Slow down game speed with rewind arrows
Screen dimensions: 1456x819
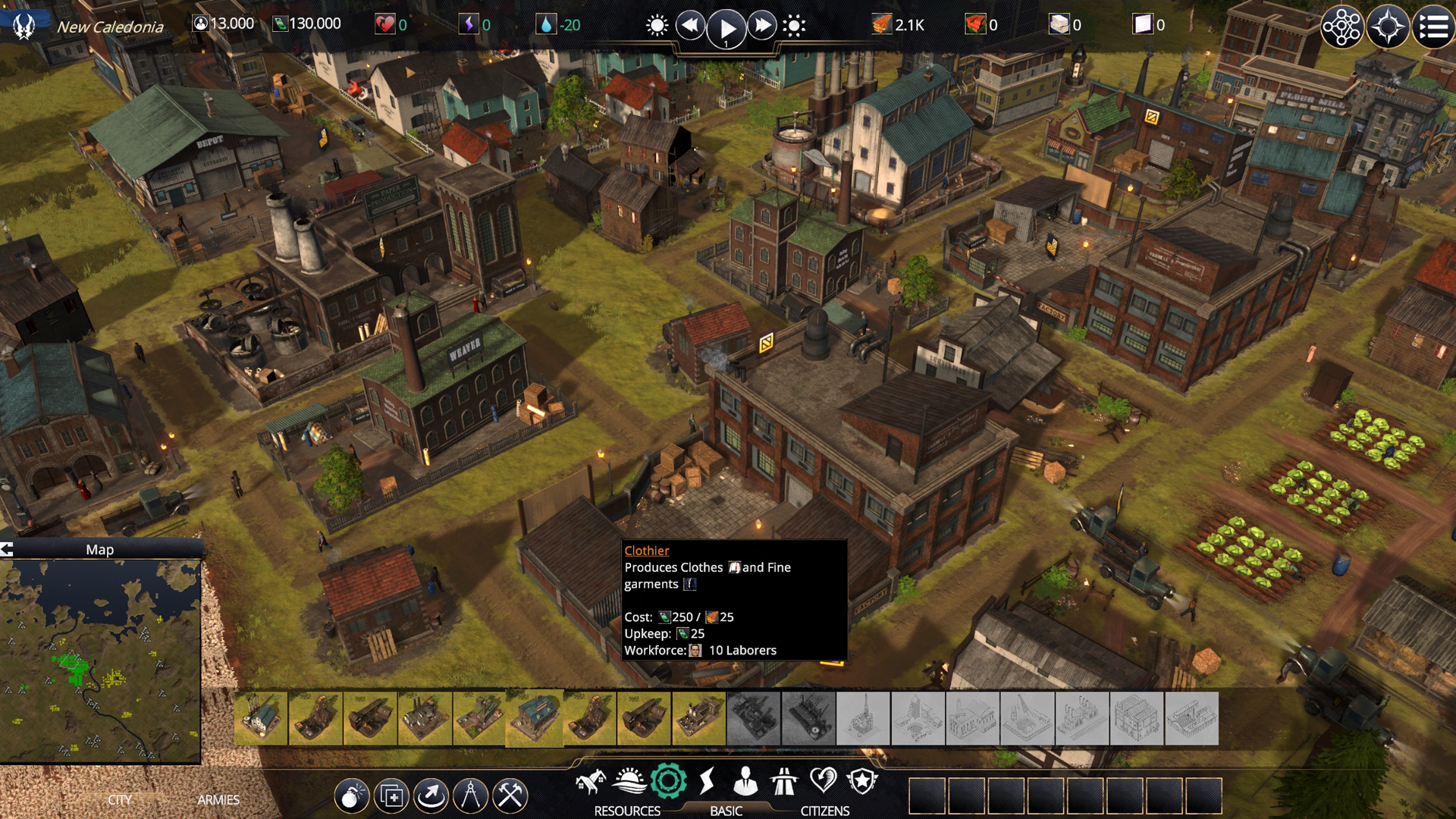pos(690,26)
